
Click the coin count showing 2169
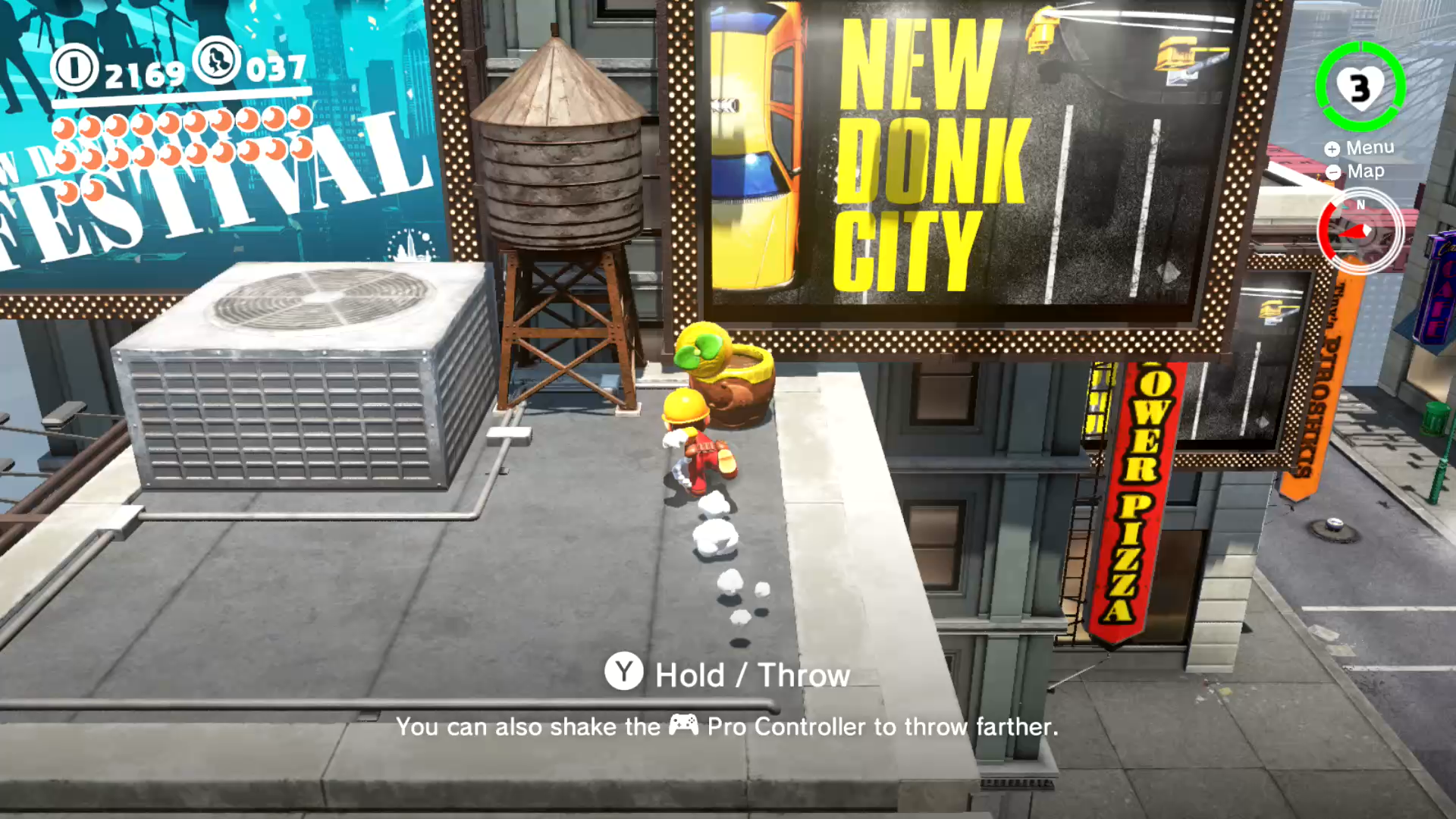[x=144, y=74]
